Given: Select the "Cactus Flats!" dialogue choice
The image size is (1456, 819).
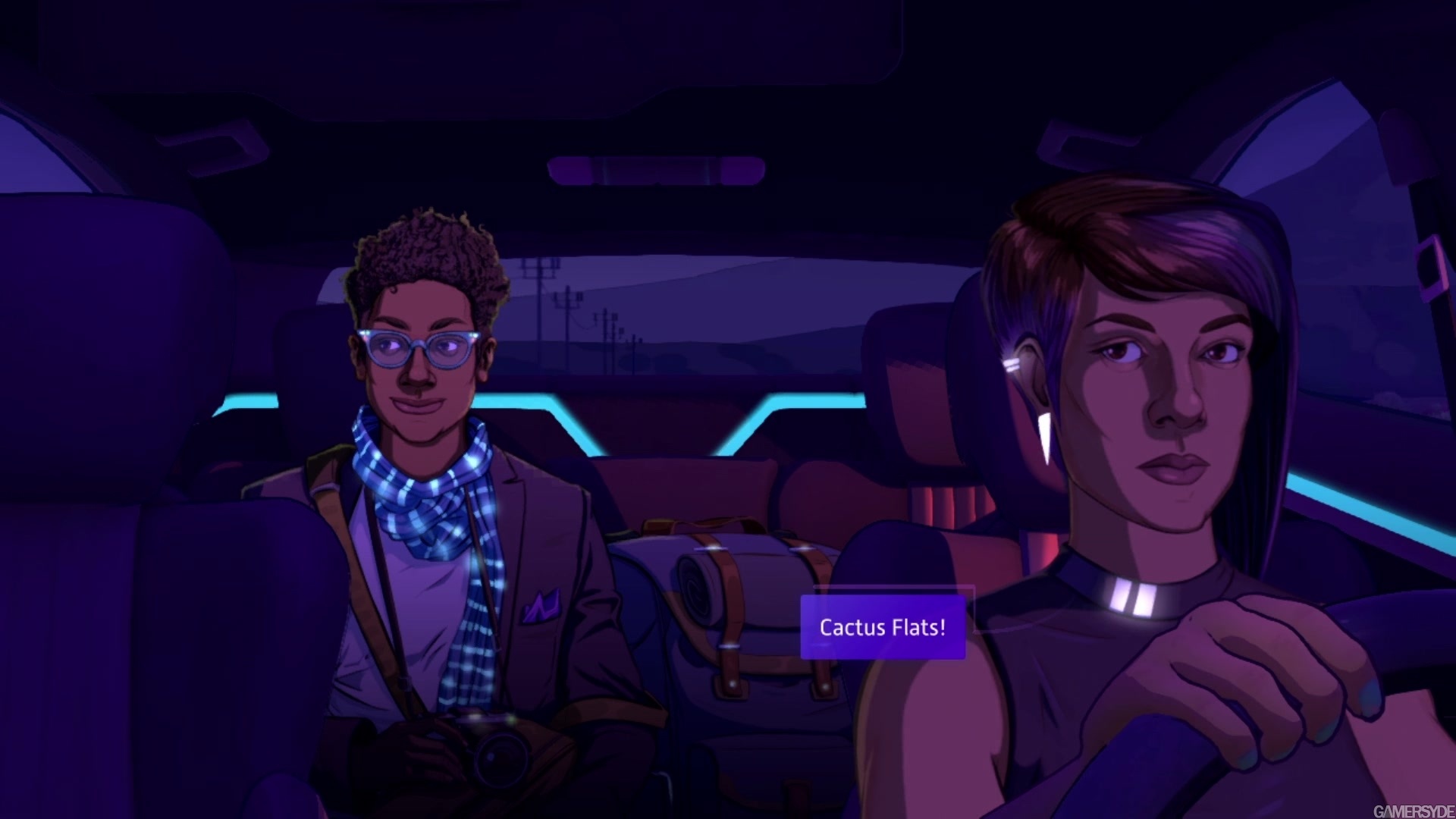Looking at the screenshot, I should tap(882, 627).
